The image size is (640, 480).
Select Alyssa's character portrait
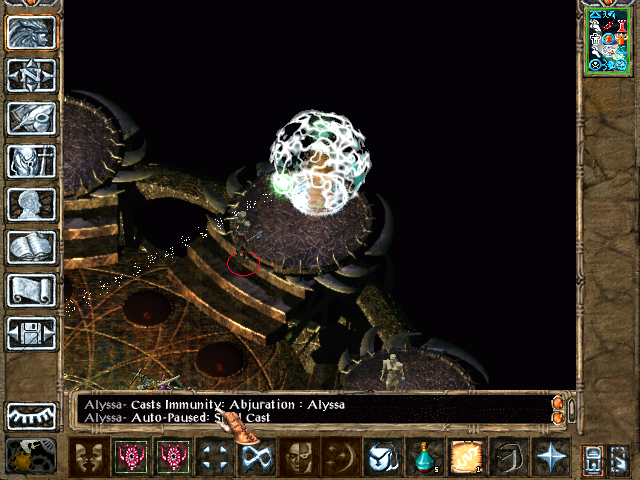click(x=607, y=40)
